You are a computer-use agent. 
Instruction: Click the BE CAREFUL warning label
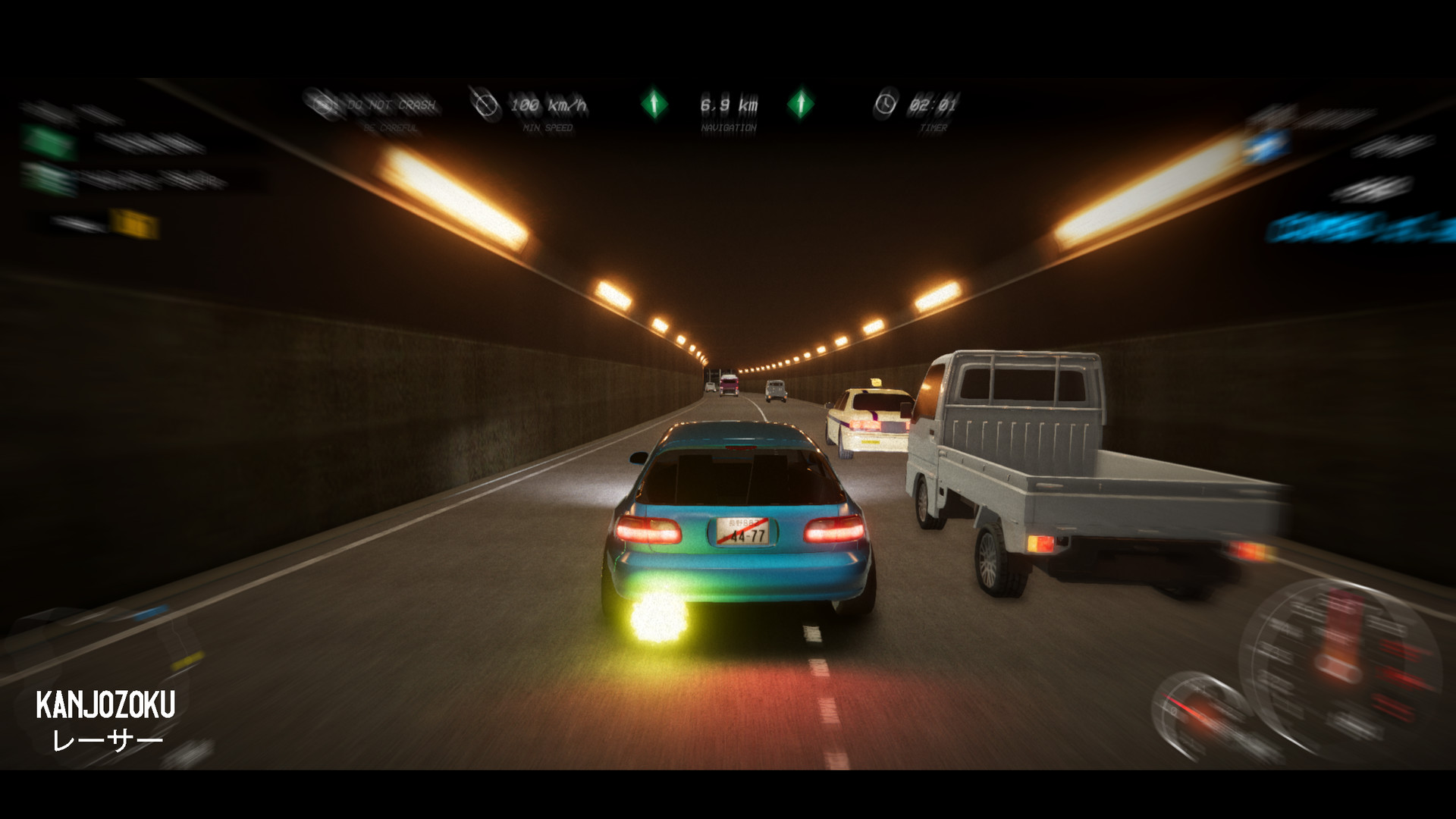tap(392, 127)
